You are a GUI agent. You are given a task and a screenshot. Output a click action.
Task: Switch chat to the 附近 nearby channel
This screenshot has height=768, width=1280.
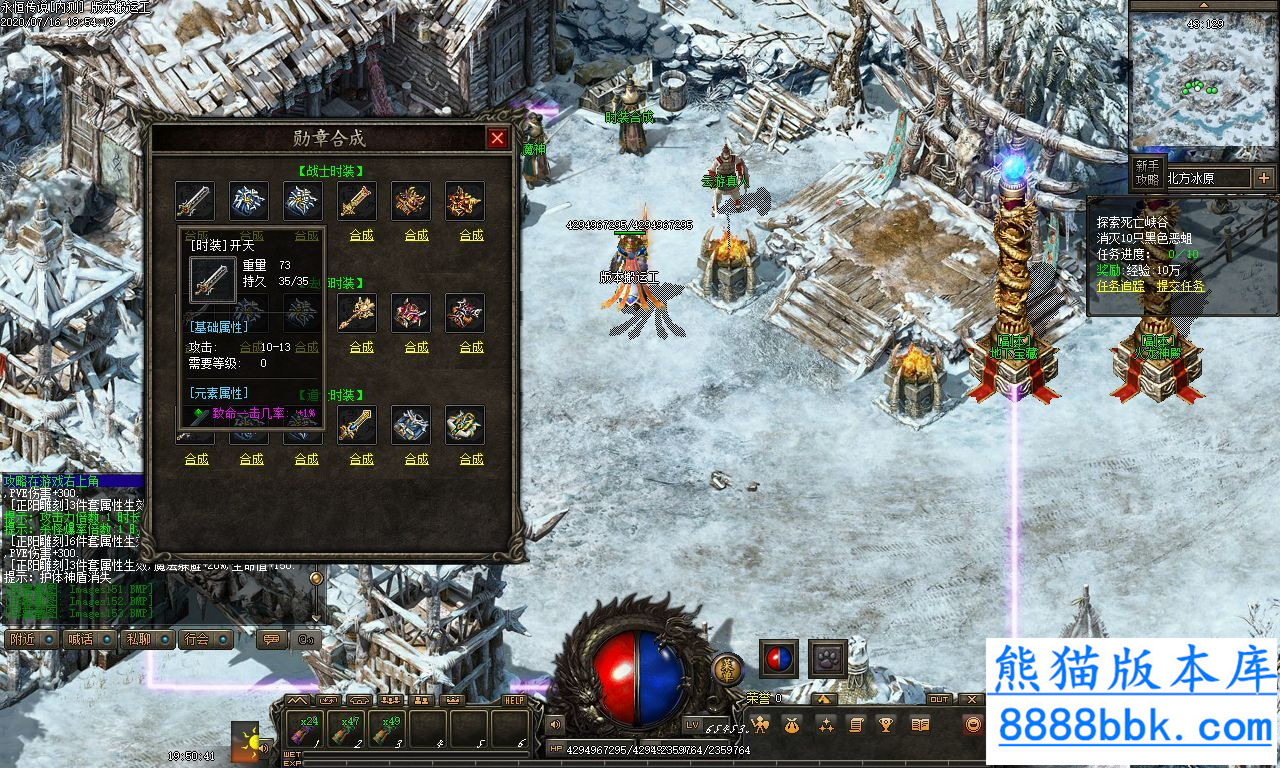tap(21, 639)
